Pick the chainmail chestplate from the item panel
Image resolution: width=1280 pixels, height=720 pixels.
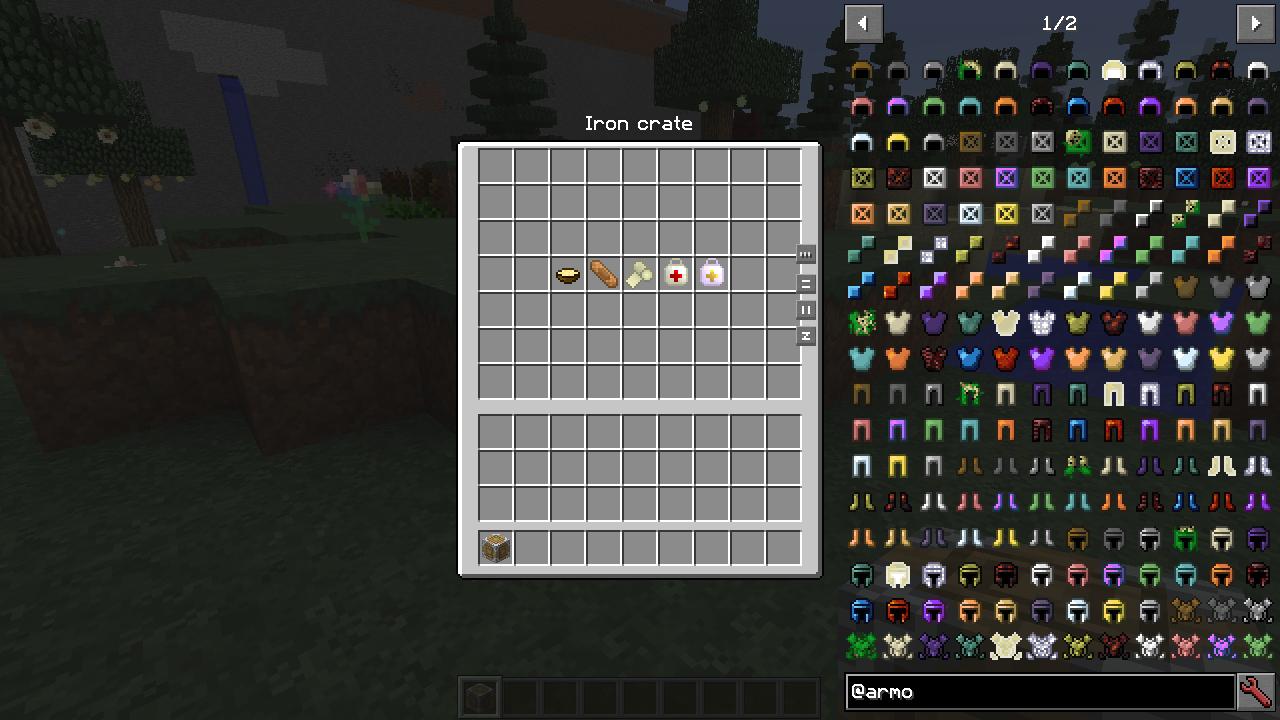point(1042,323)
